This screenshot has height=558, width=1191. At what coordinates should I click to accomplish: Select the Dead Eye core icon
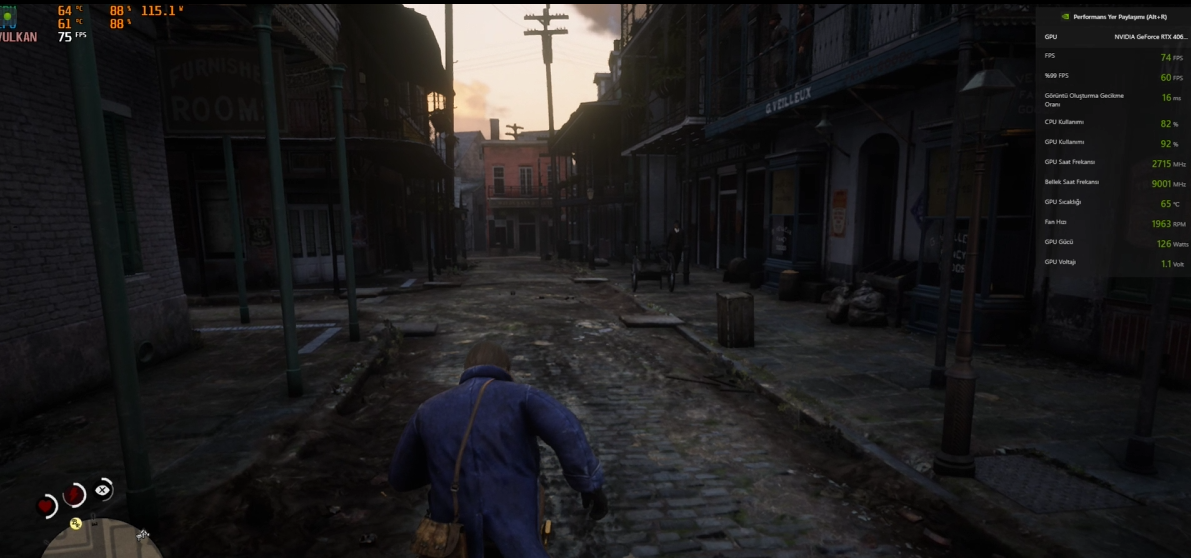click(x=103, y=489)
